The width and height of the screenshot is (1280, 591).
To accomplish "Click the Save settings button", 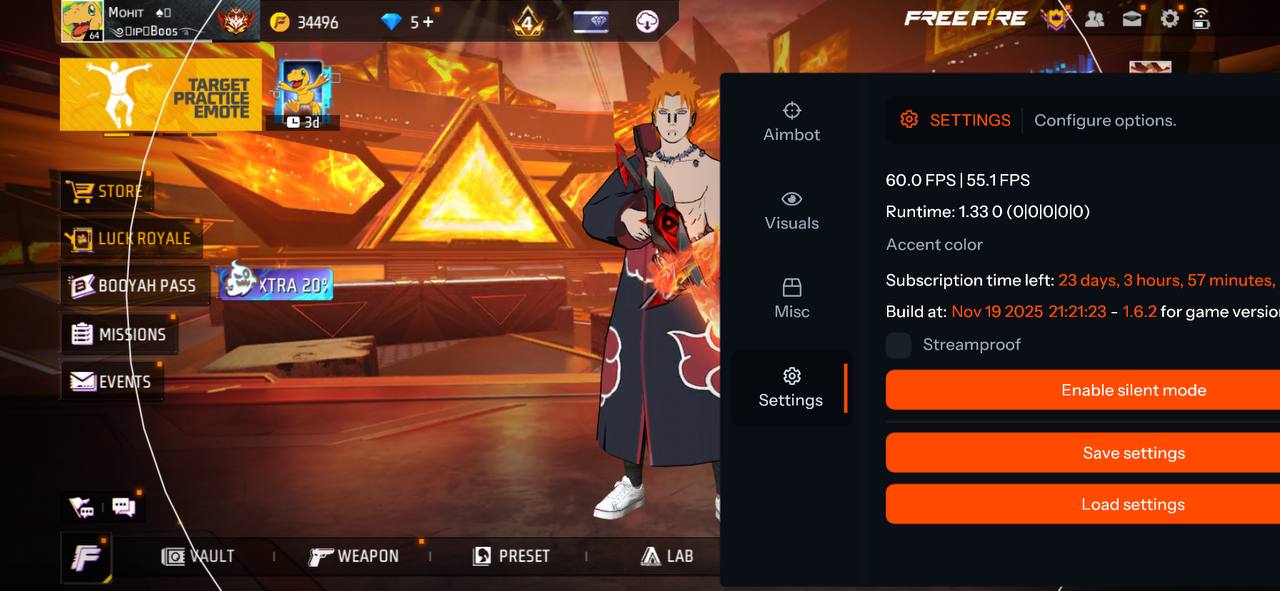I will coord(1133,453).
